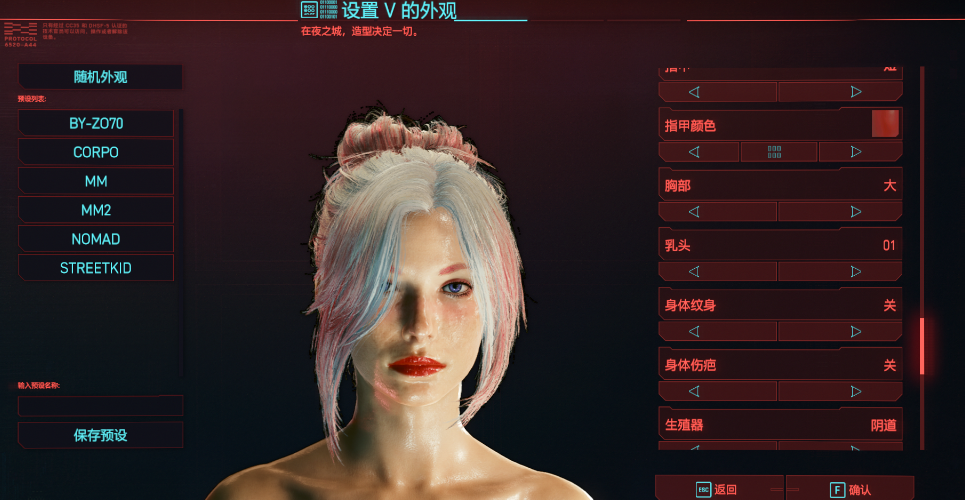
Task: Pick the MM2 preset
Action: [x=96, y=210]
